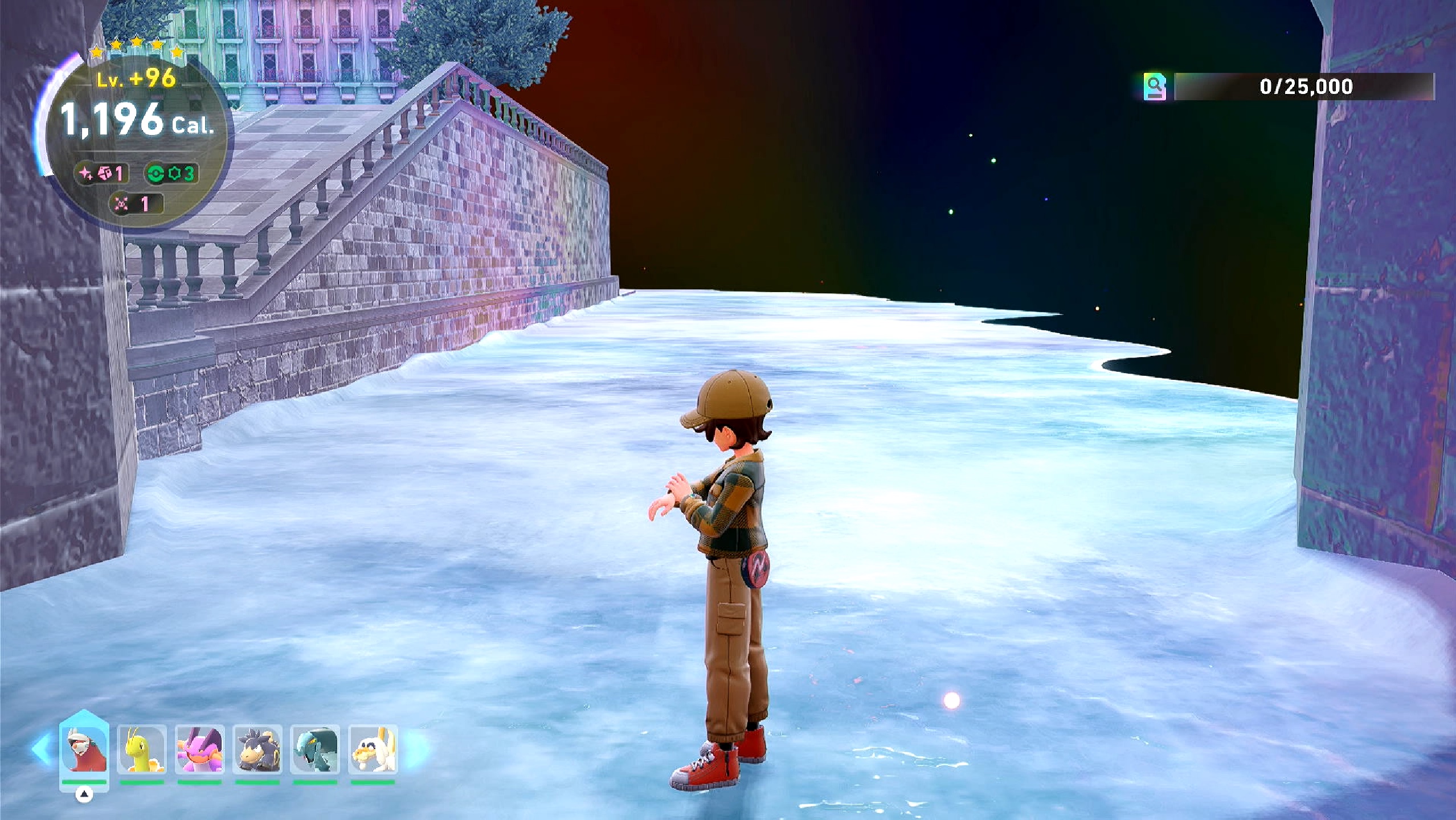This screenshot has height=820, width=1456.
Task: Pick the teal armored Pokémon slot
Action: [x=315, y=750]
